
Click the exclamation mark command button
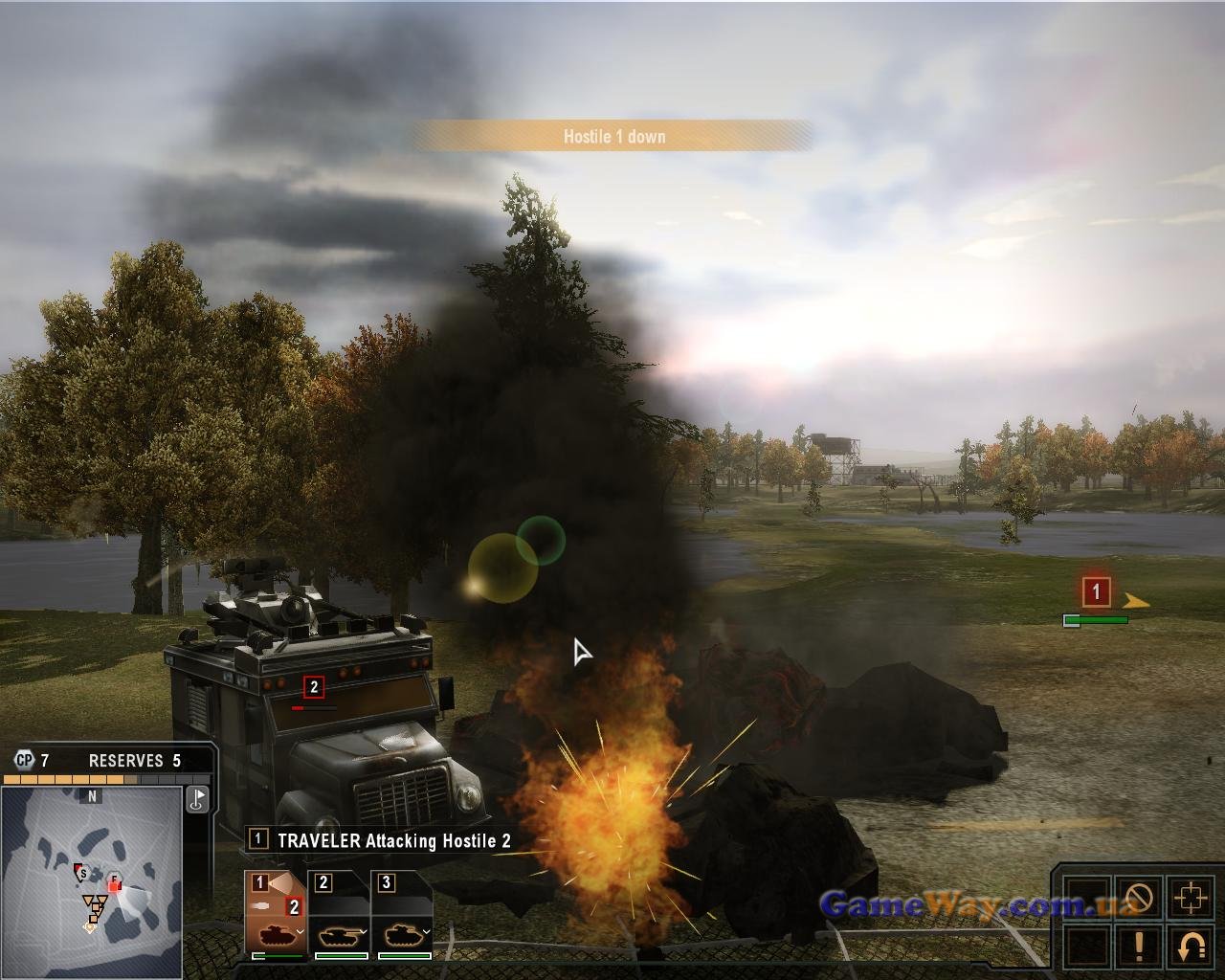(1139, 946)
